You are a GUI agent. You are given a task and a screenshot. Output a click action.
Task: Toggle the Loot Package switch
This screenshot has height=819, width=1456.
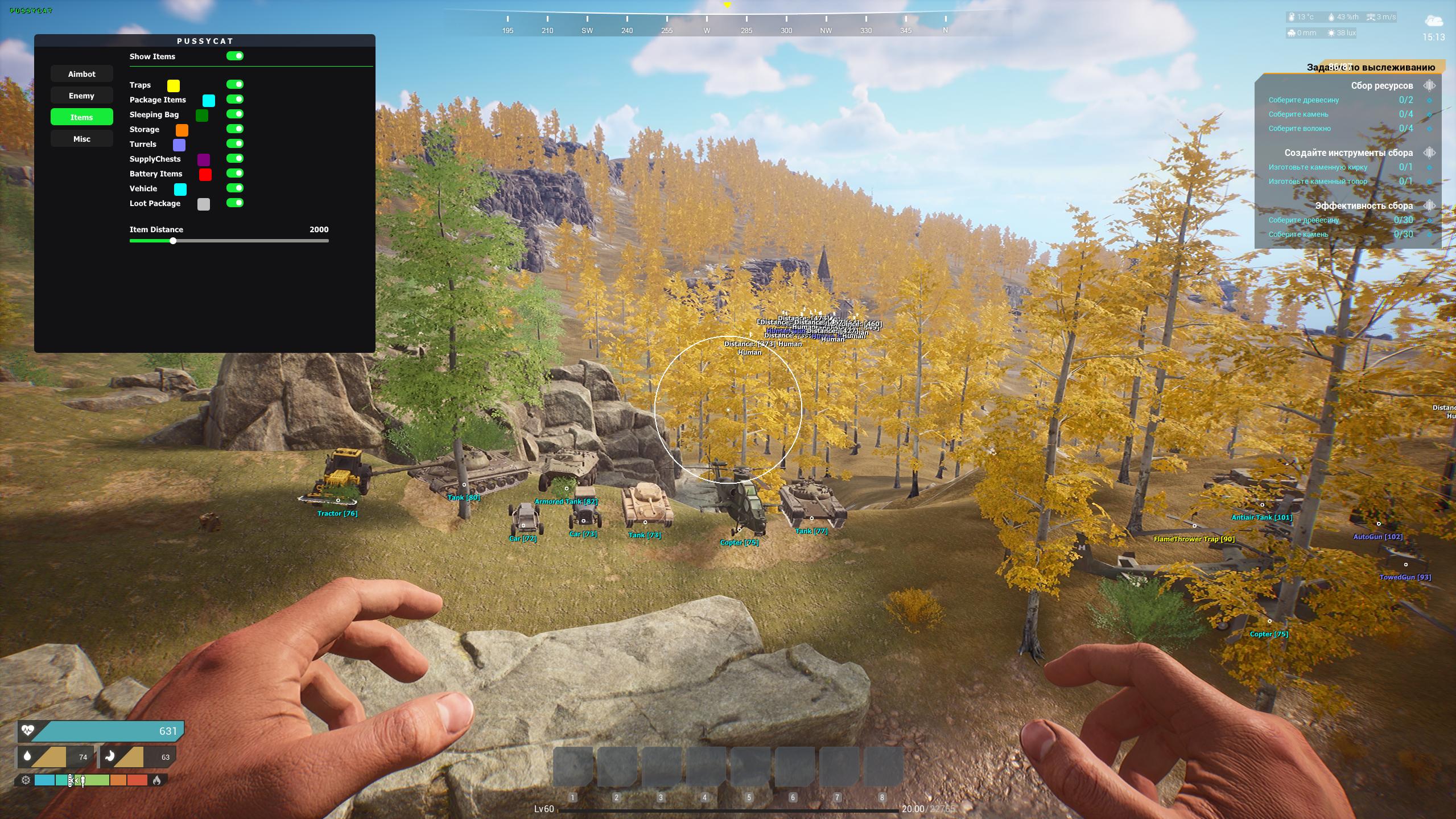pos(235,203)
